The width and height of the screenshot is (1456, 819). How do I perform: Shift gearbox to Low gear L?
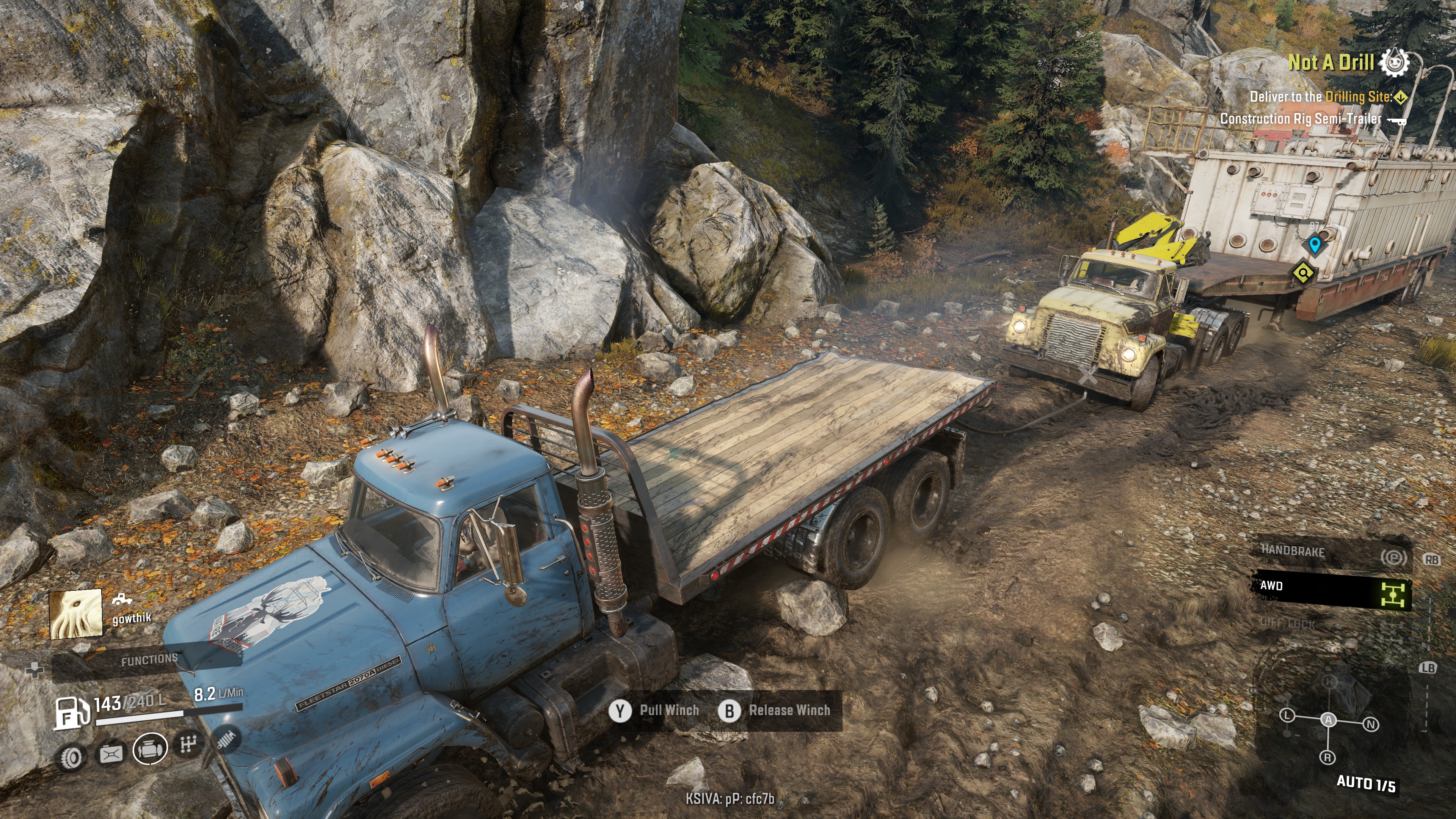pos(1287,715)
